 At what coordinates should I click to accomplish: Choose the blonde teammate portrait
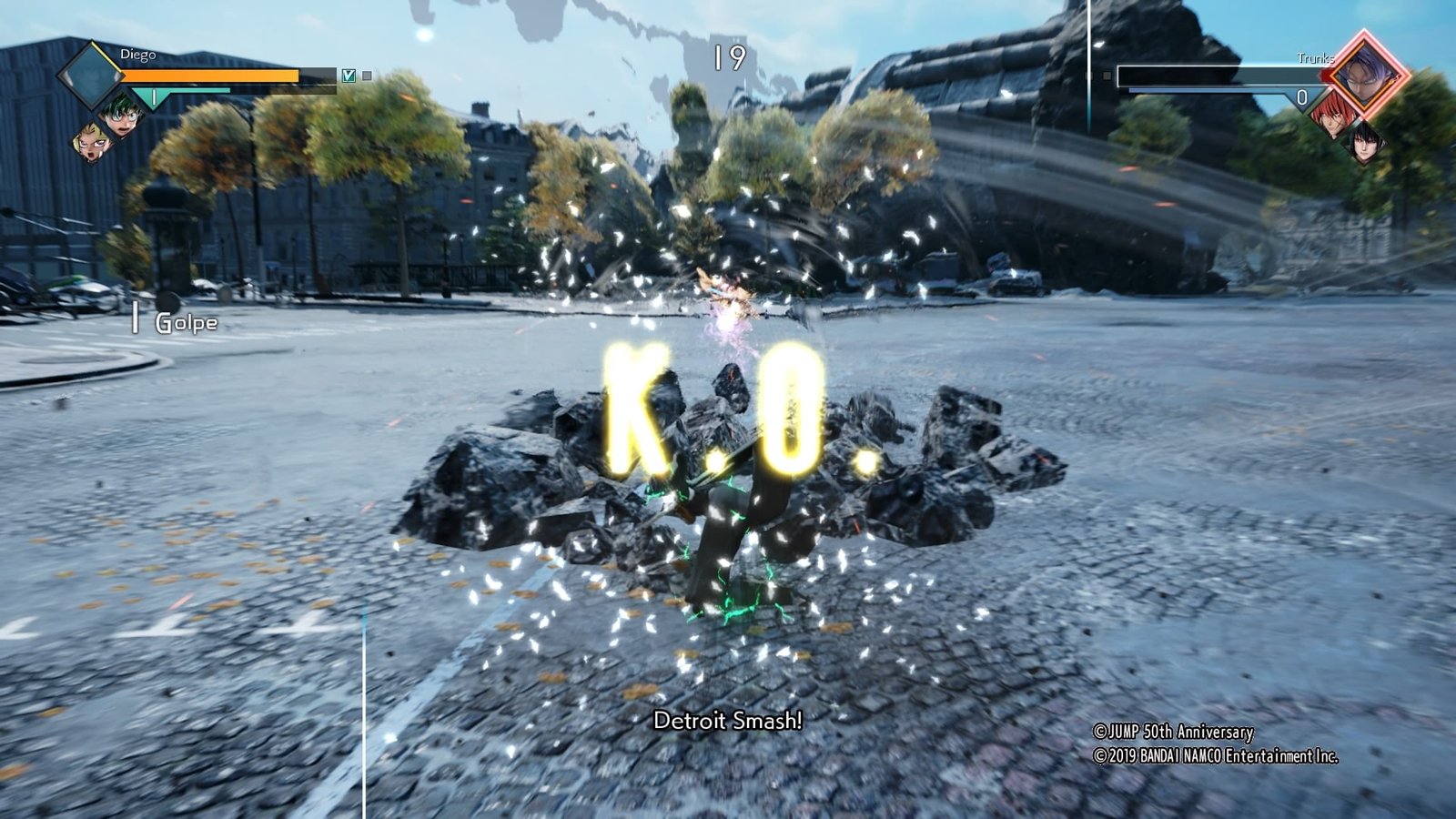[x=93, y=142]
